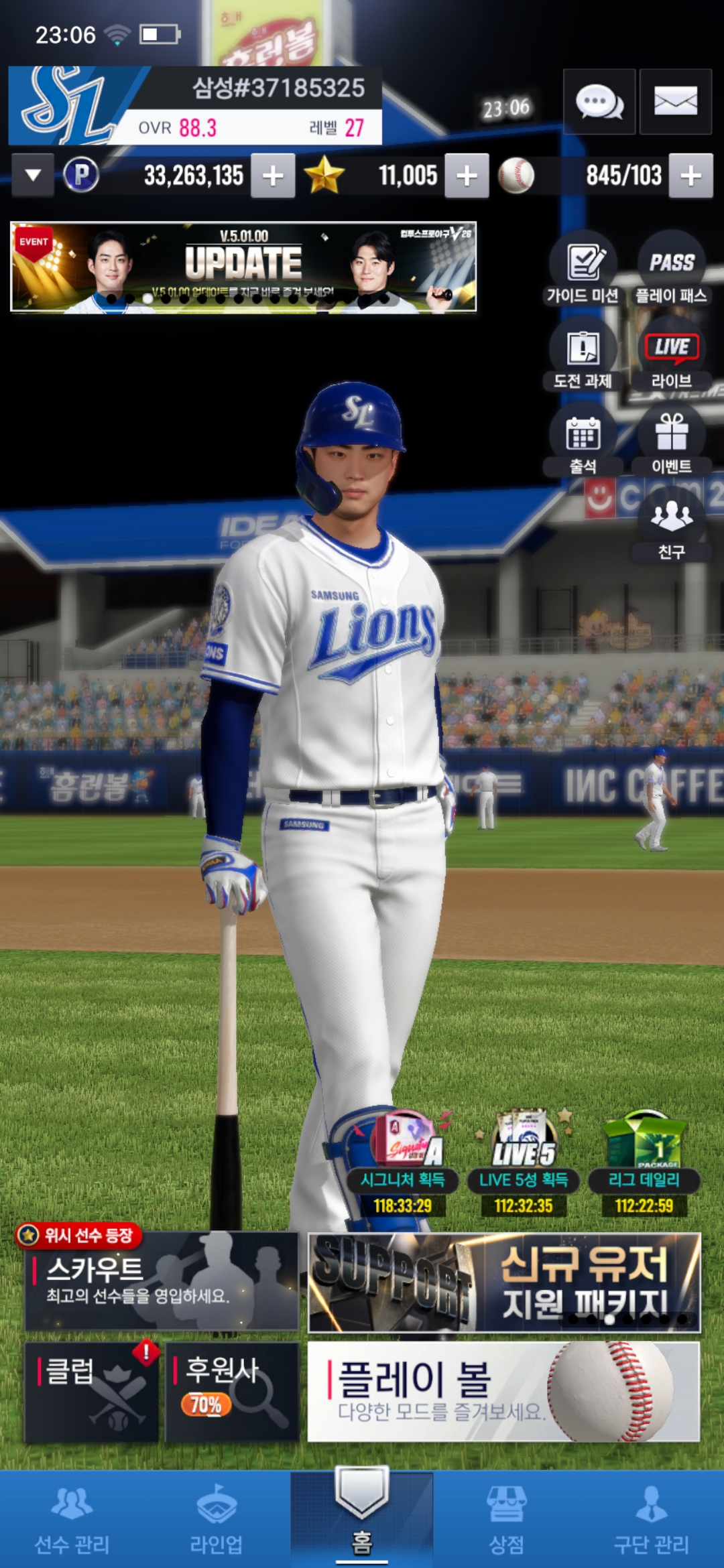
Task: Open the V.5.01.00 UPDATE event banner
Action: click(243, 267)
